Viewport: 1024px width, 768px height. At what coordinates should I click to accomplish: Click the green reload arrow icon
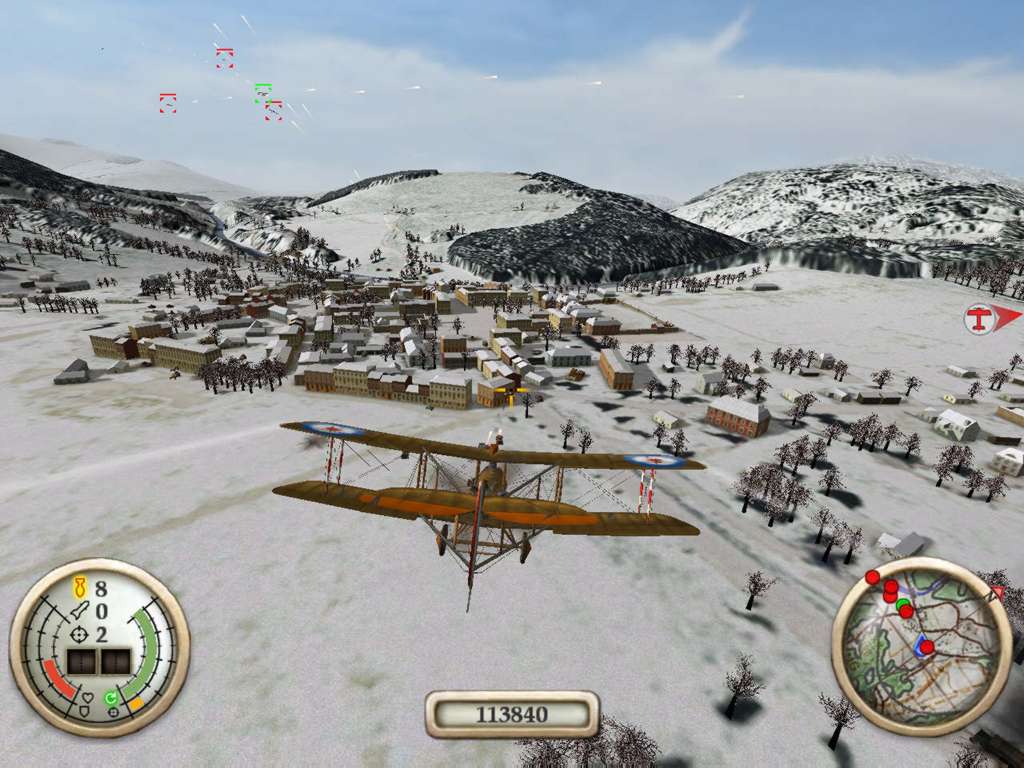(x=111, y=697)
